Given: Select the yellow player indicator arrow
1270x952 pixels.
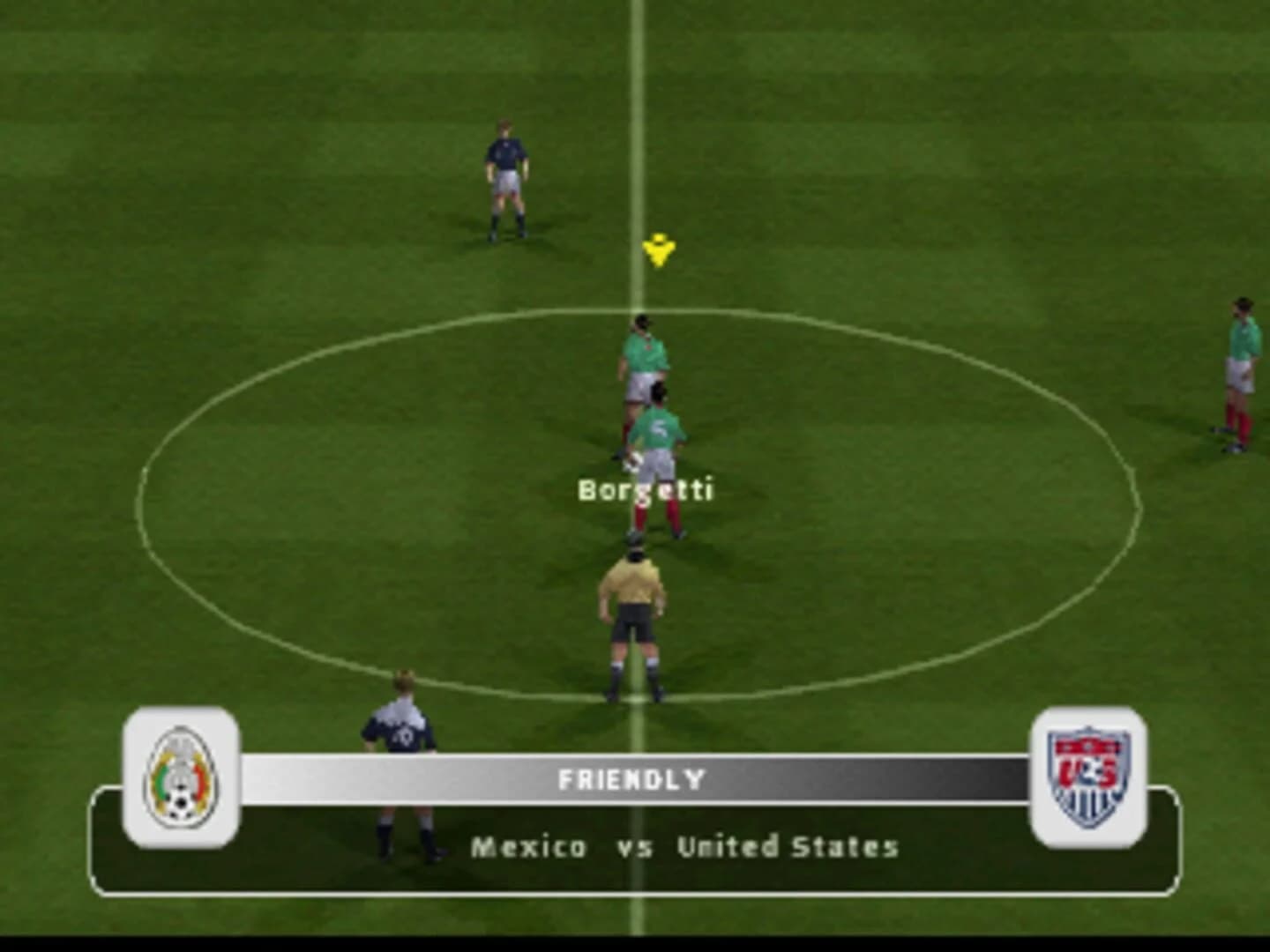Looking at the screenshot, I should pyautogui.click(x=658, y=251).
